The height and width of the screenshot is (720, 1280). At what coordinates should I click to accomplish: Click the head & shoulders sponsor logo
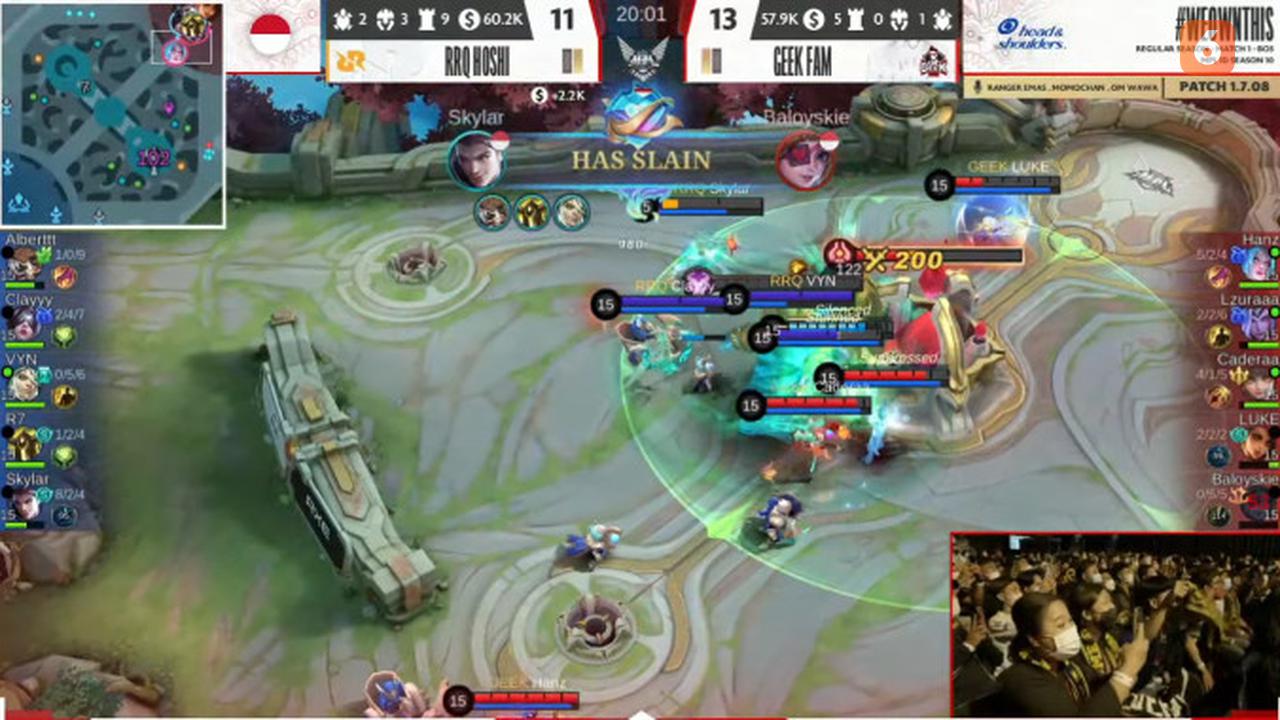pyautogui.click(x=1030, y=33)
